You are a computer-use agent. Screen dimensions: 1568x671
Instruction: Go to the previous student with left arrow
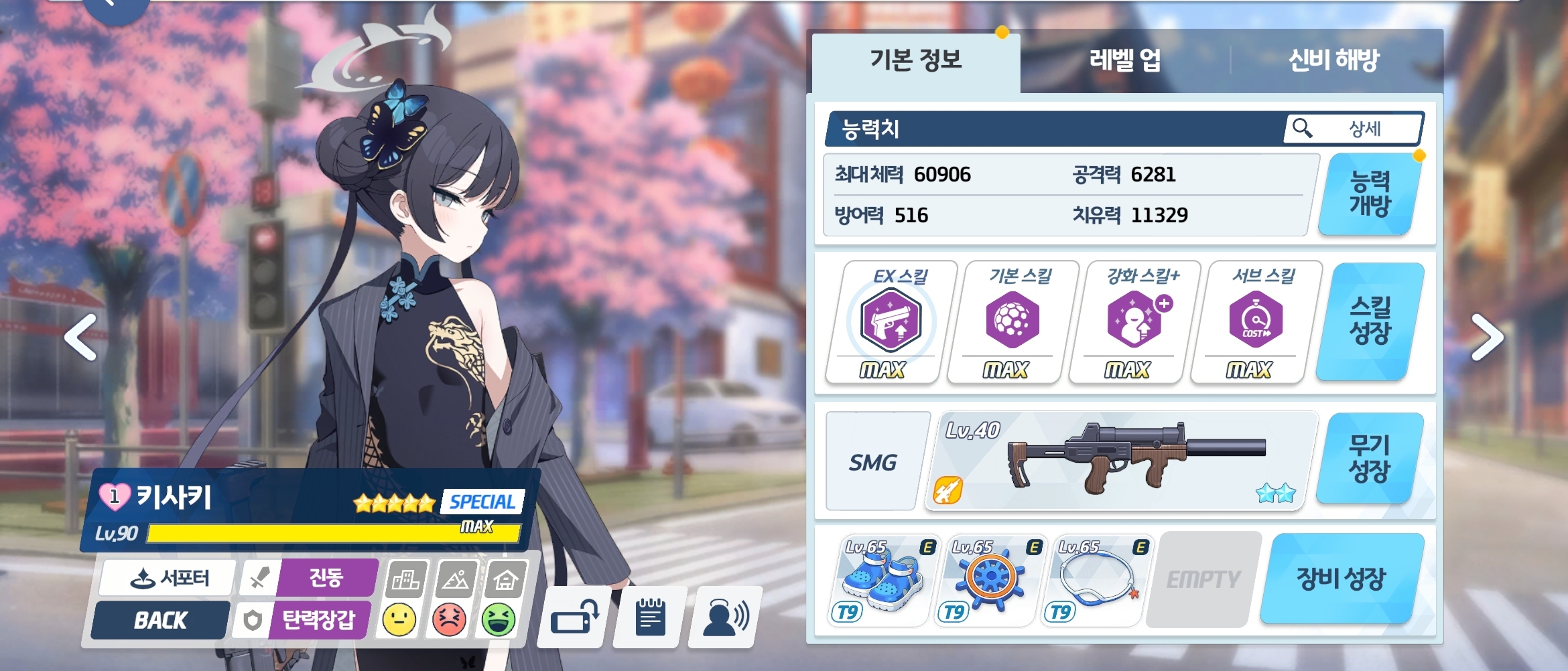pyautogui.click(x=80, y=338)
